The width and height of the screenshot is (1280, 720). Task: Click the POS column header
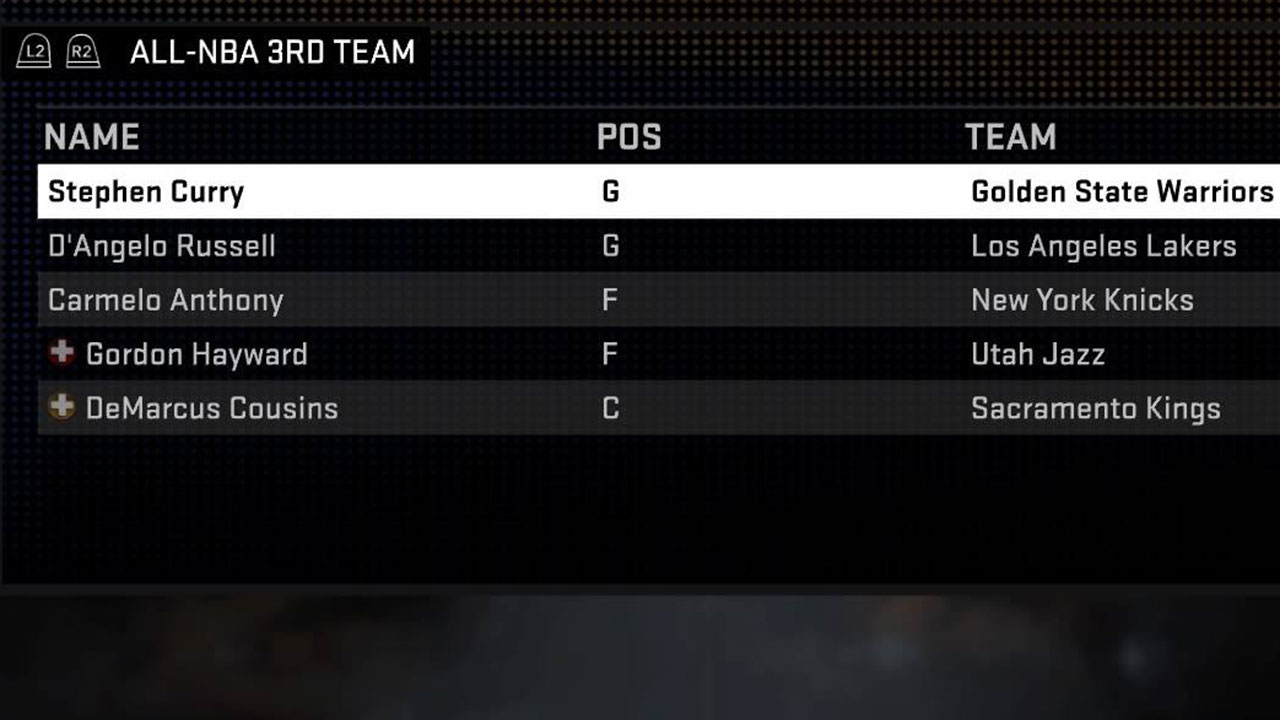coord(628,137)
